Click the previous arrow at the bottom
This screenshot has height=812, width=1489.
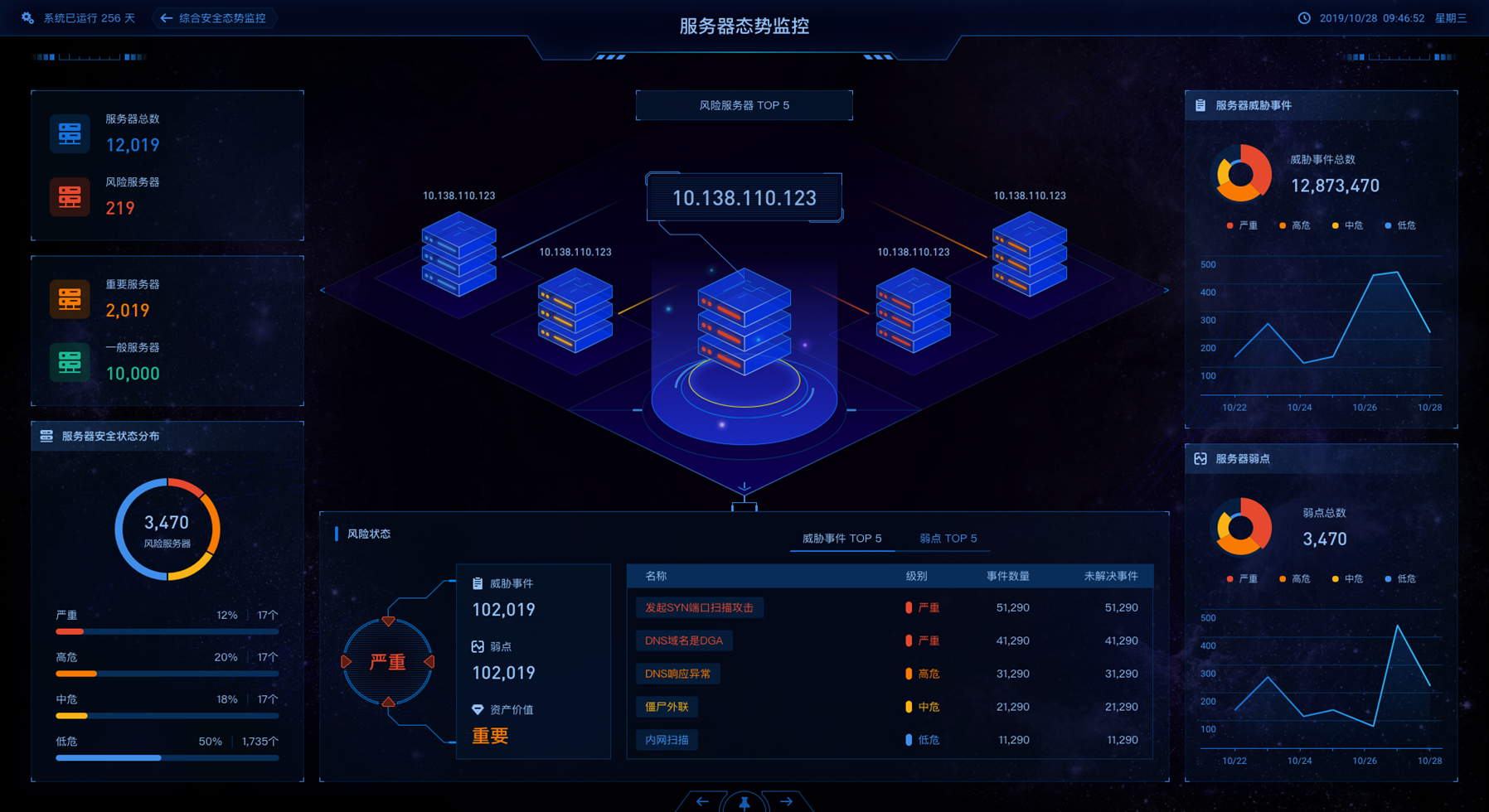(x=702, y=801)
